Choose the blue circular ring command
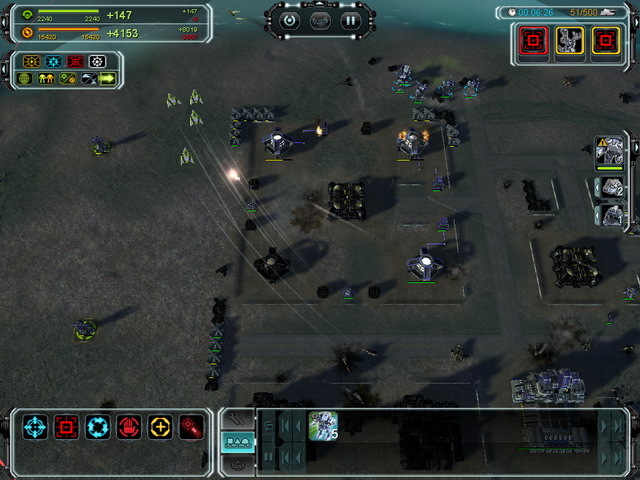 [x=98, y=428]
